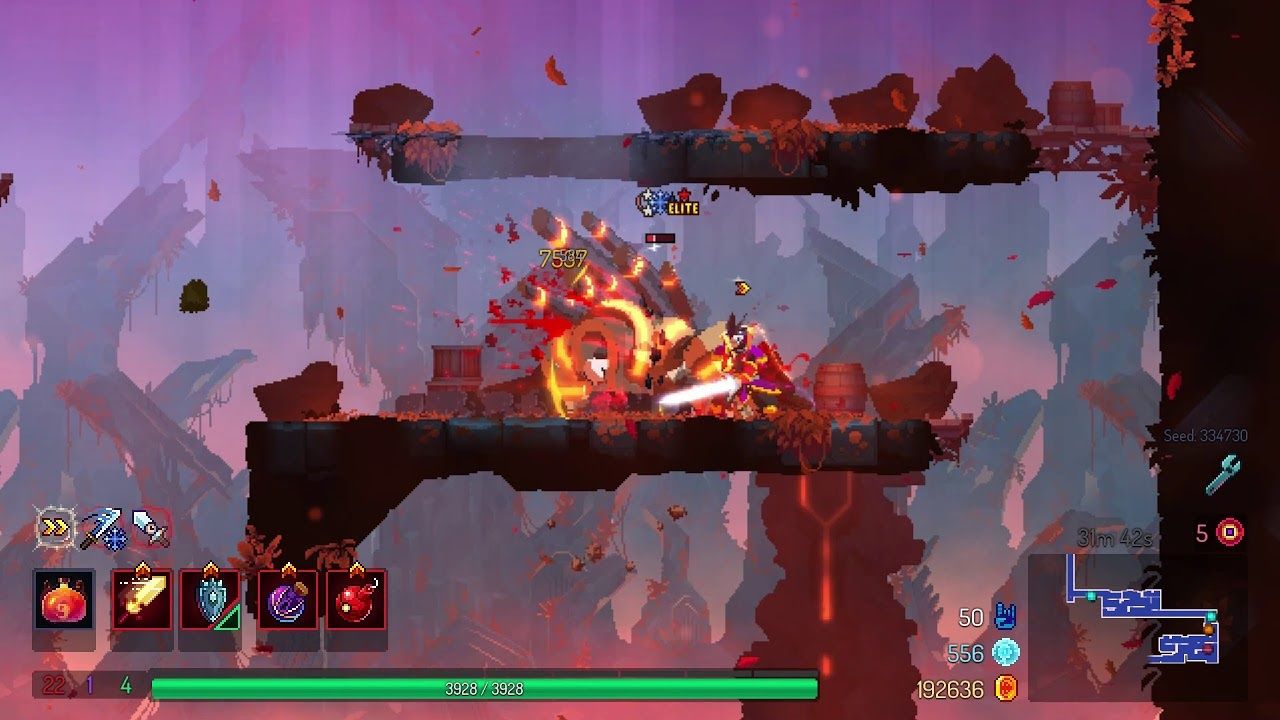Click the teal wrench icon
The height and width of the screenshot is (720, 1280).
tap(1222, 475)
